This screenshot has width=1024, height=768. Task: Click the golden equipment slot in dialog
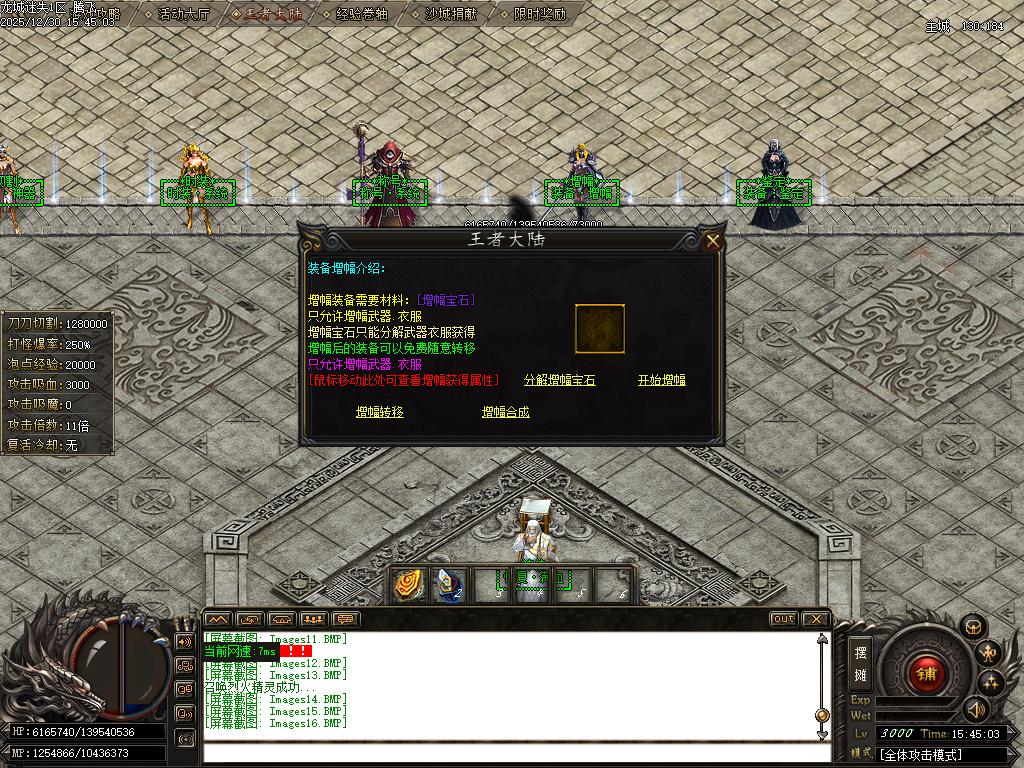click(x=600, y=329)
